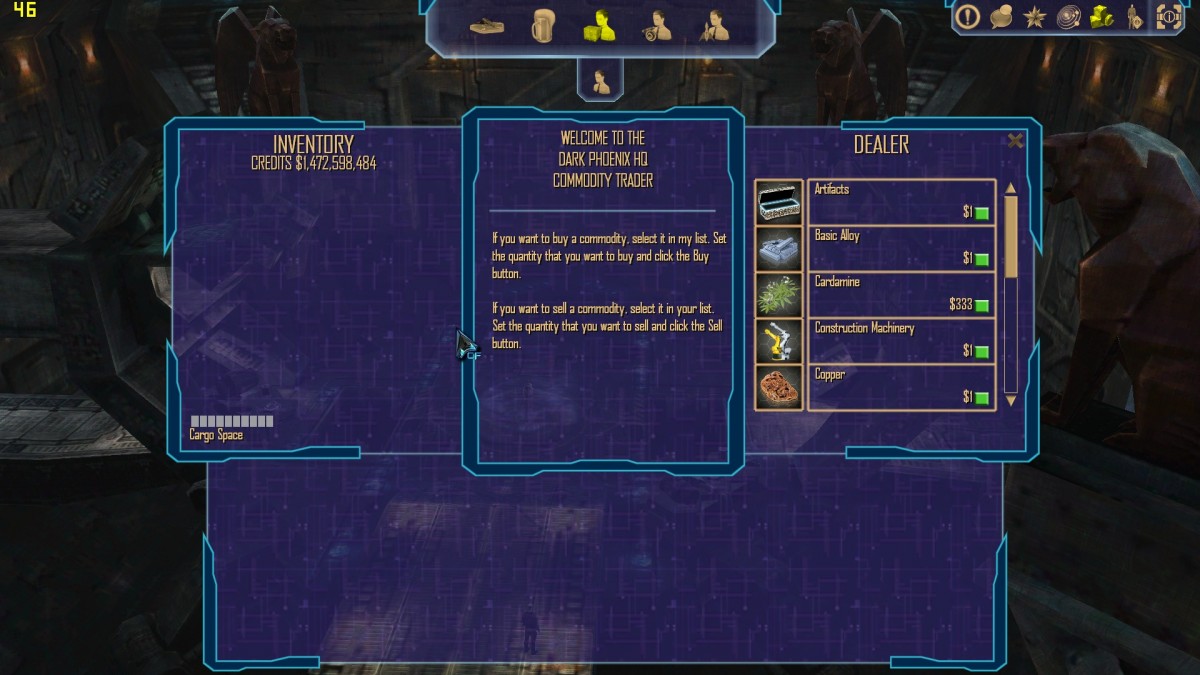Go to the launch pad icon

point(487,26)
